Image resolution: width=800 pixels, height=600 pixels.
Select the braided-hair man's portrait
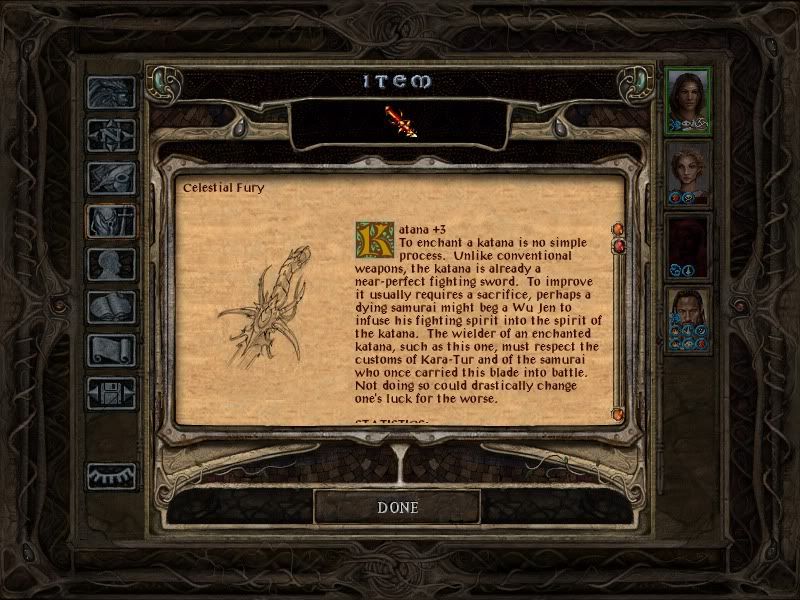click(x=688, y=318)
